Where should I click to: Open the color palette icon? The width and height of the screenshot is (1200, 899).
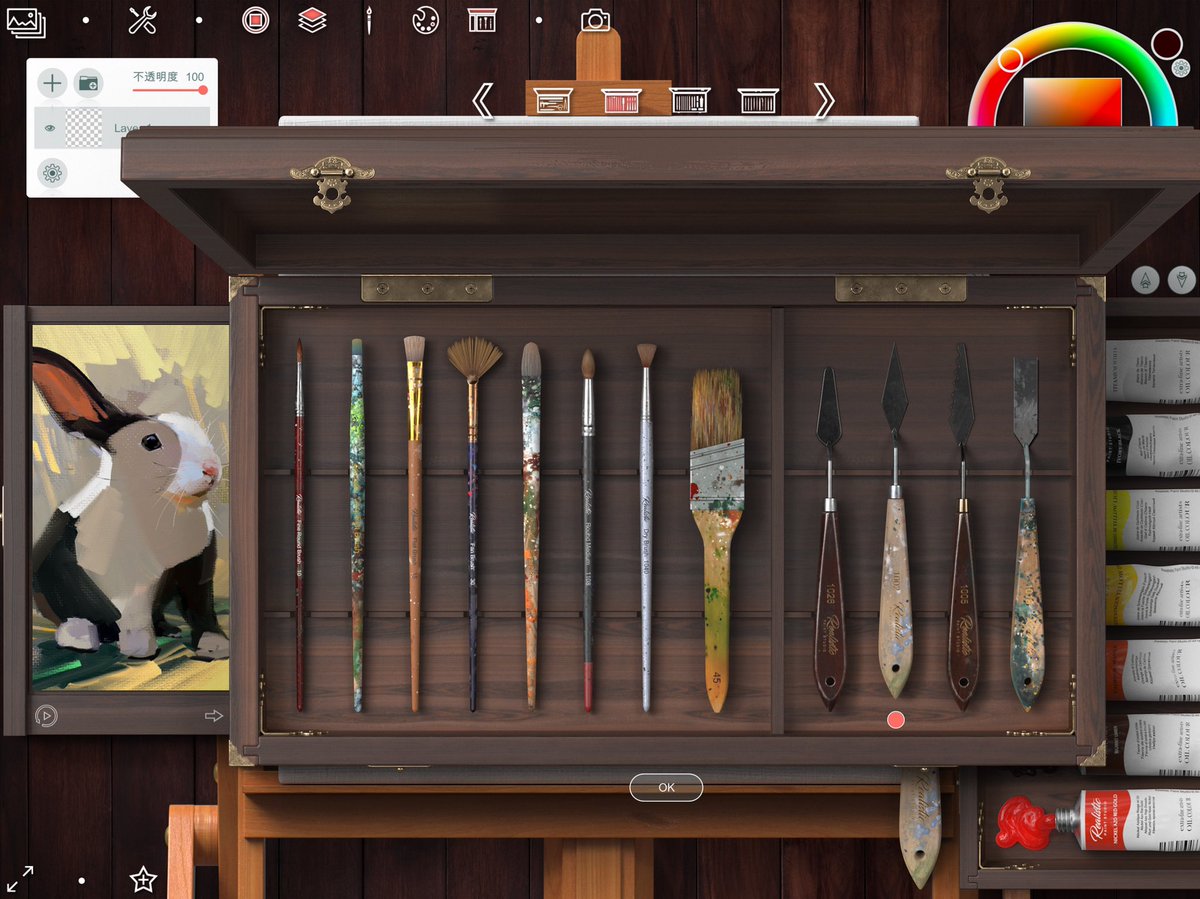click(x=425, y=20)
